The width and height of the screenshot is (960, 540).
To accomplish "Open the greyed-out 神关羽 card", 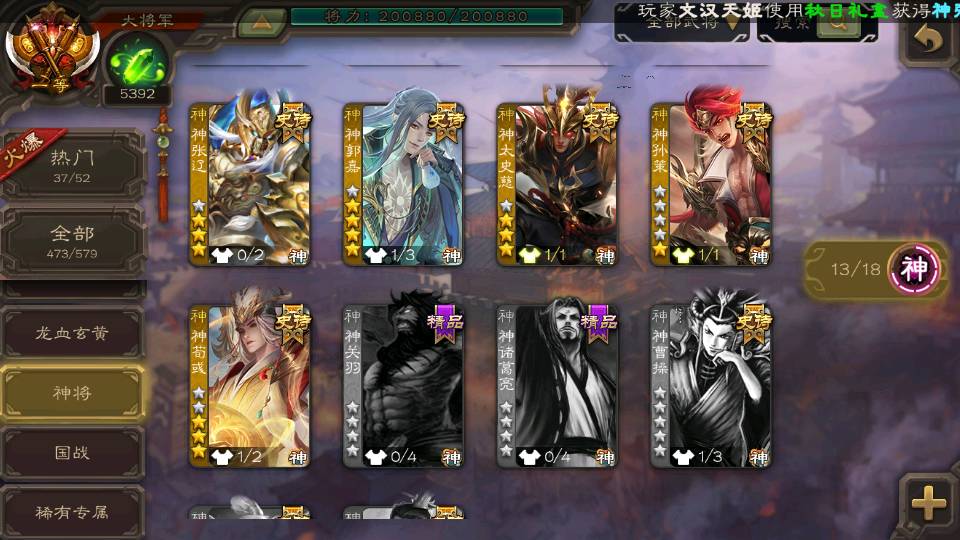I will pos(404,386).
